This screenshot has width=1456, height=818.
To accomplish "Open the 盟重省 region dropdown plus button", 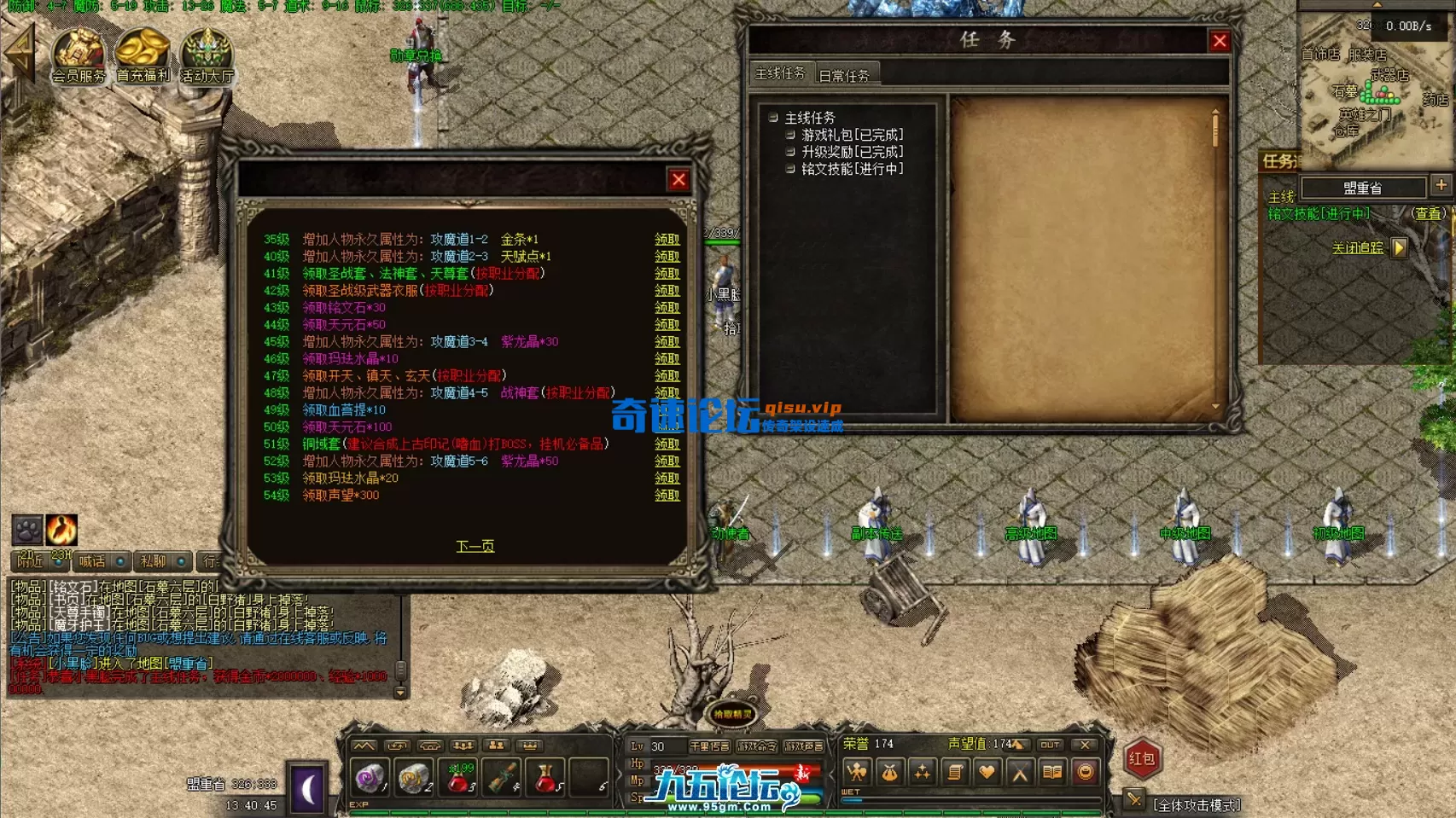I will click(x=1443, y=186).
